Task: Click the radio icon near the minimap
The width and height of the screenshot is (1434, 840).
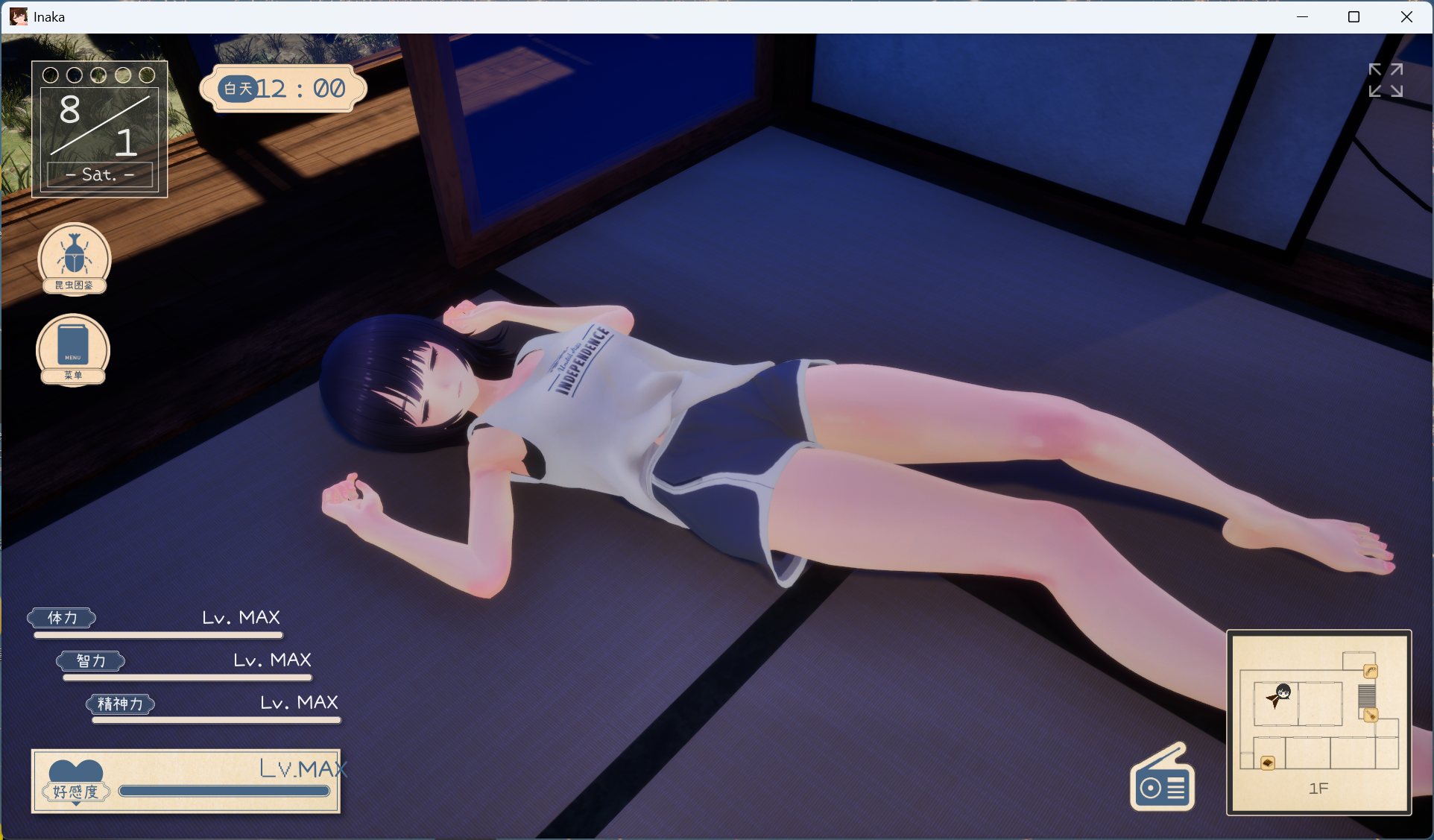Action: click(1162, 777)
